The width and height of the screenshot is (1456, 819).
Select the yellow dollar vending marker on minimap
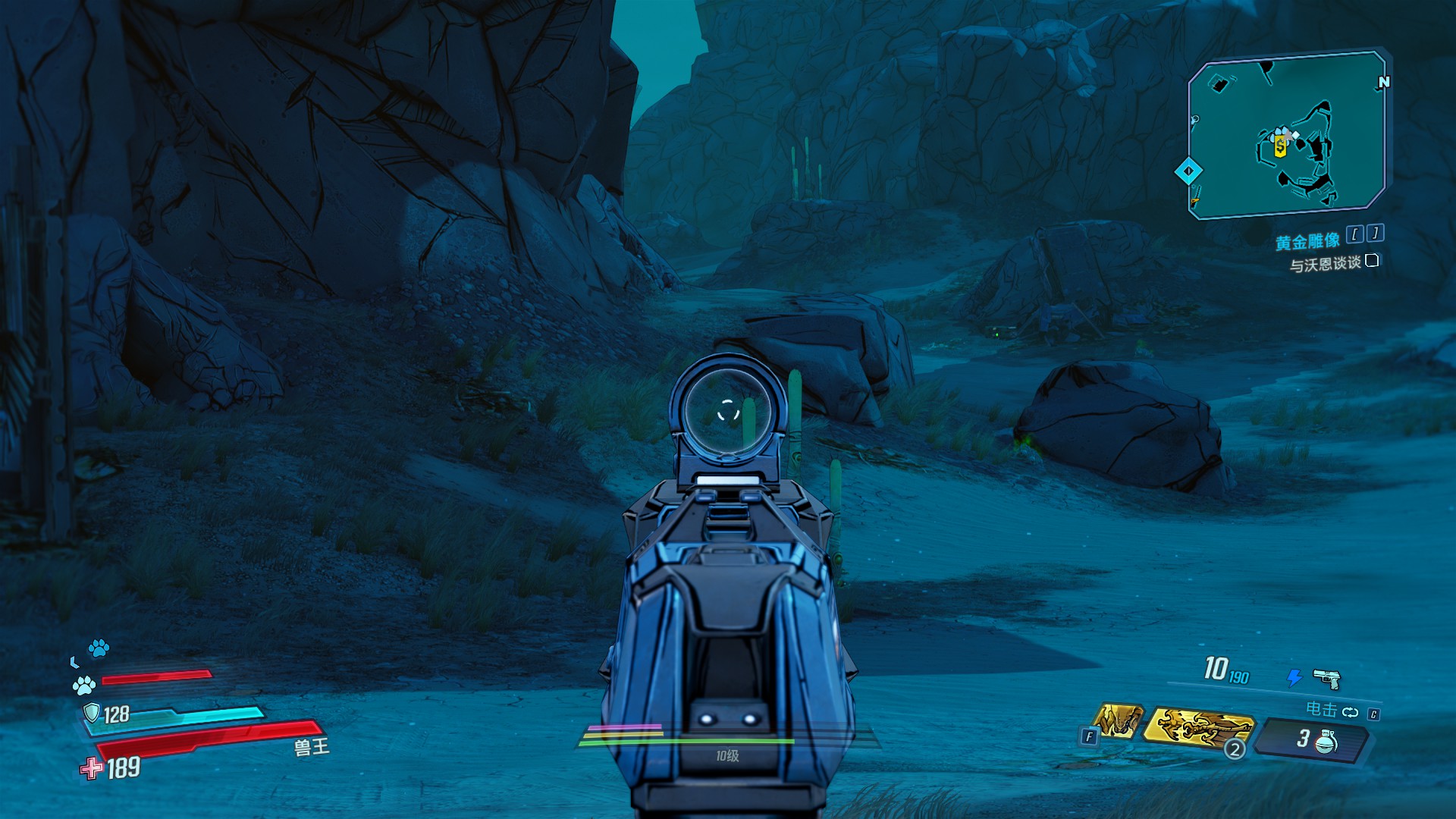pyautogui.click(x=1280, y=146)
